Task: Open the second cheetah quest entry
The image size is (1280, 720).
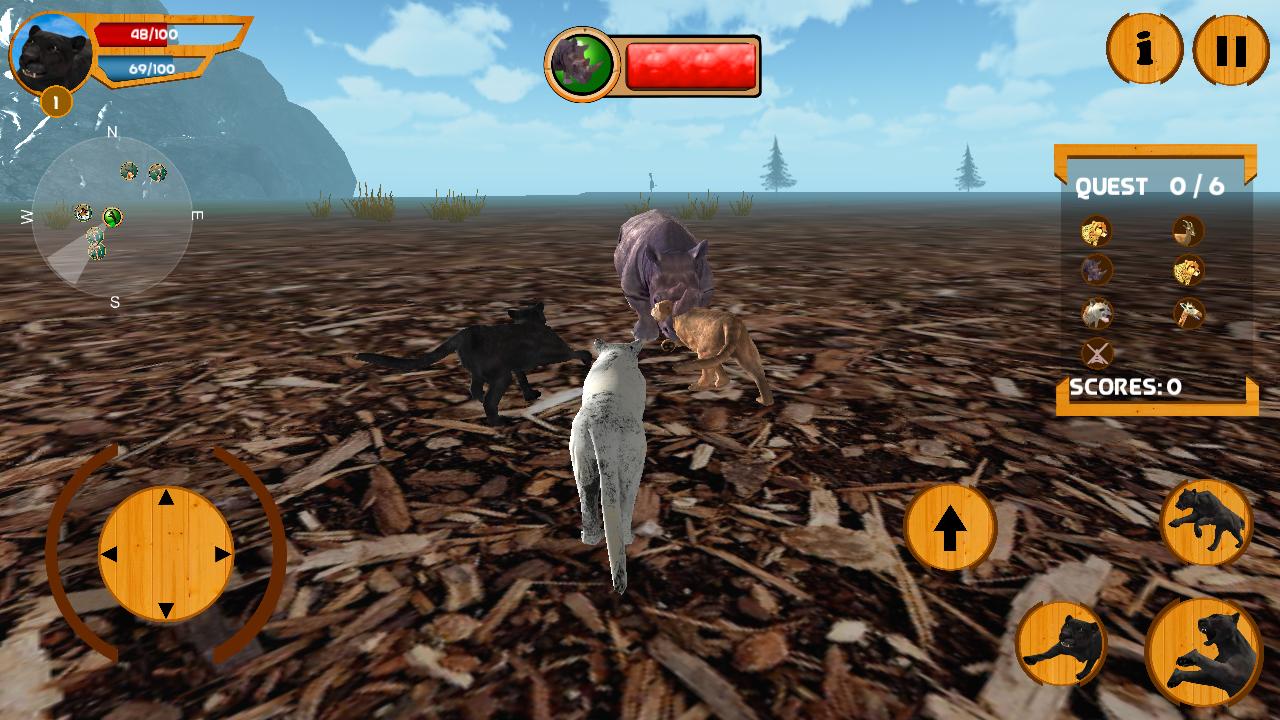Action: [1188, 270]
